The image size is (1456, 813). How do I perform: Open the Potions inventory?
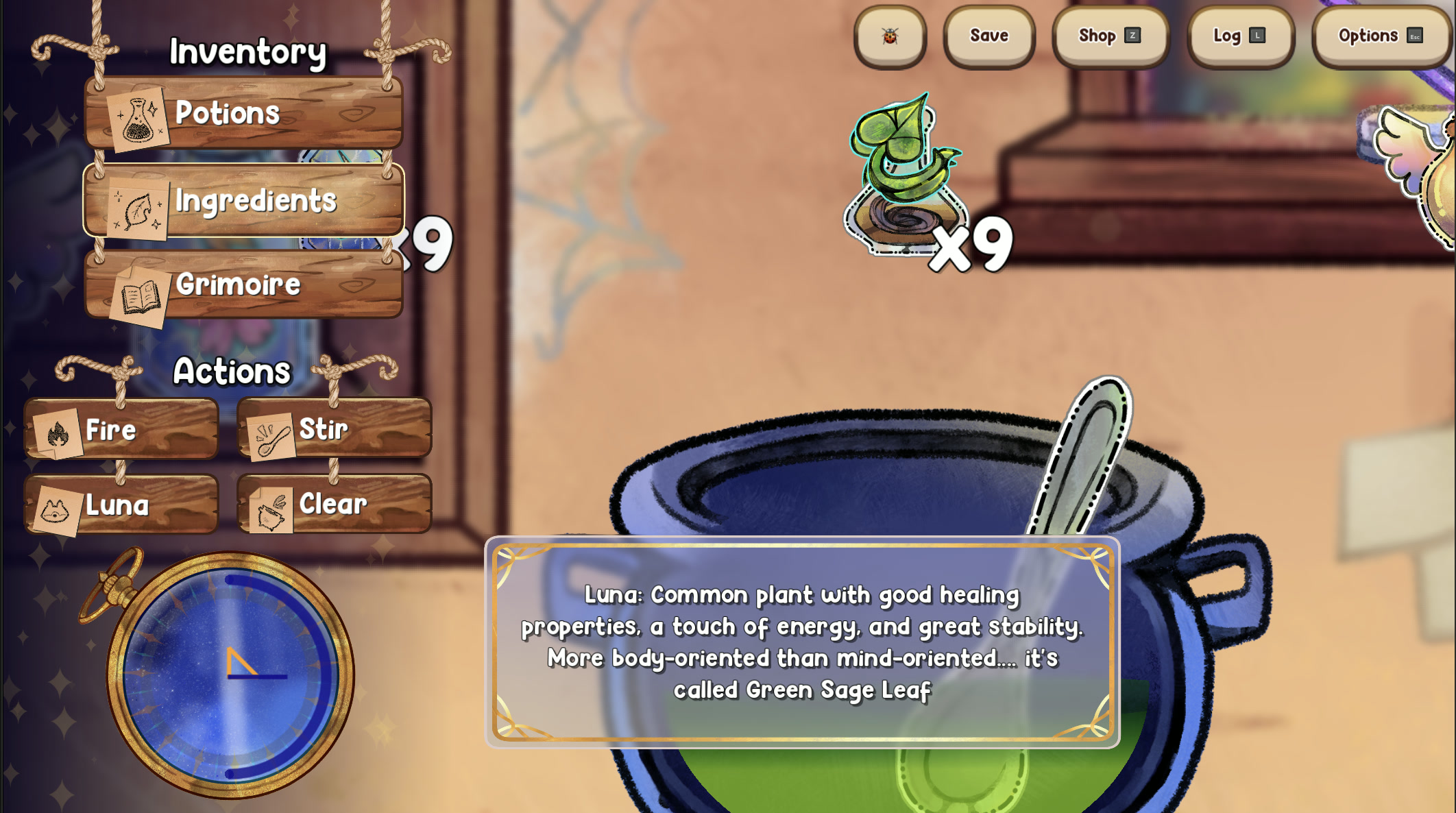tap(243, 113)
